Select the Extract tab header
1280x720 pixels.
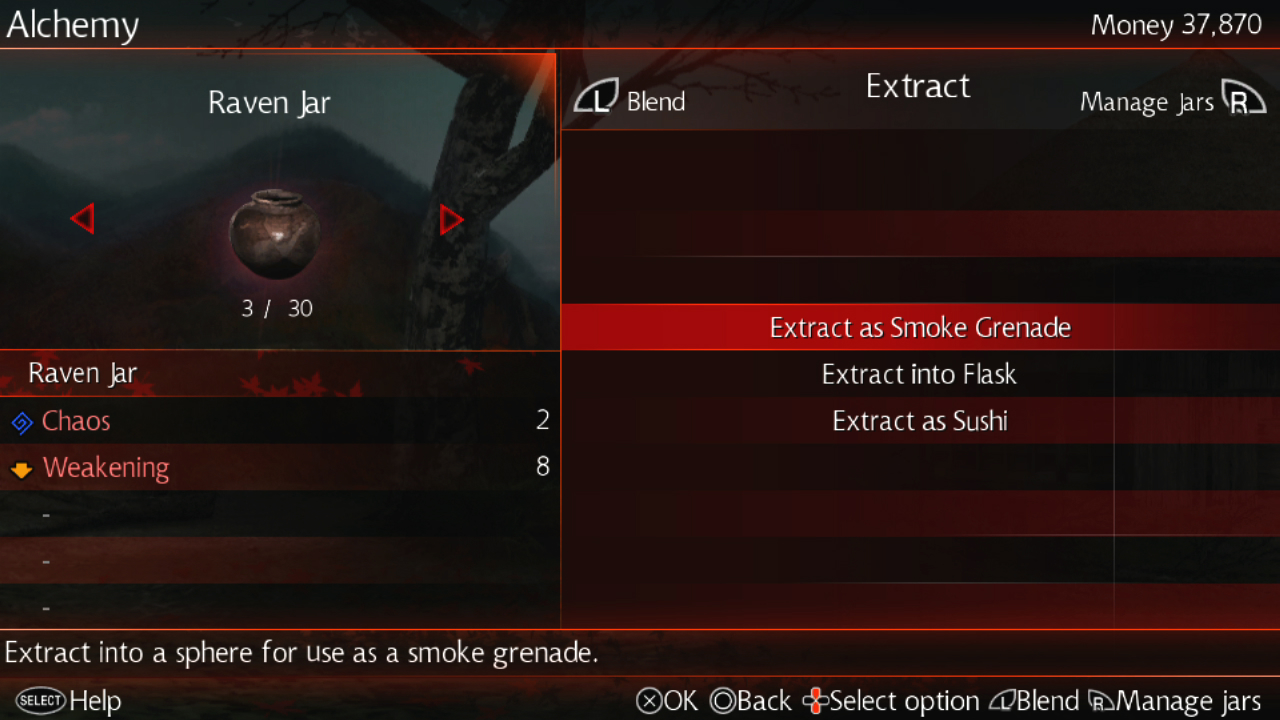(x=917, y=87)
